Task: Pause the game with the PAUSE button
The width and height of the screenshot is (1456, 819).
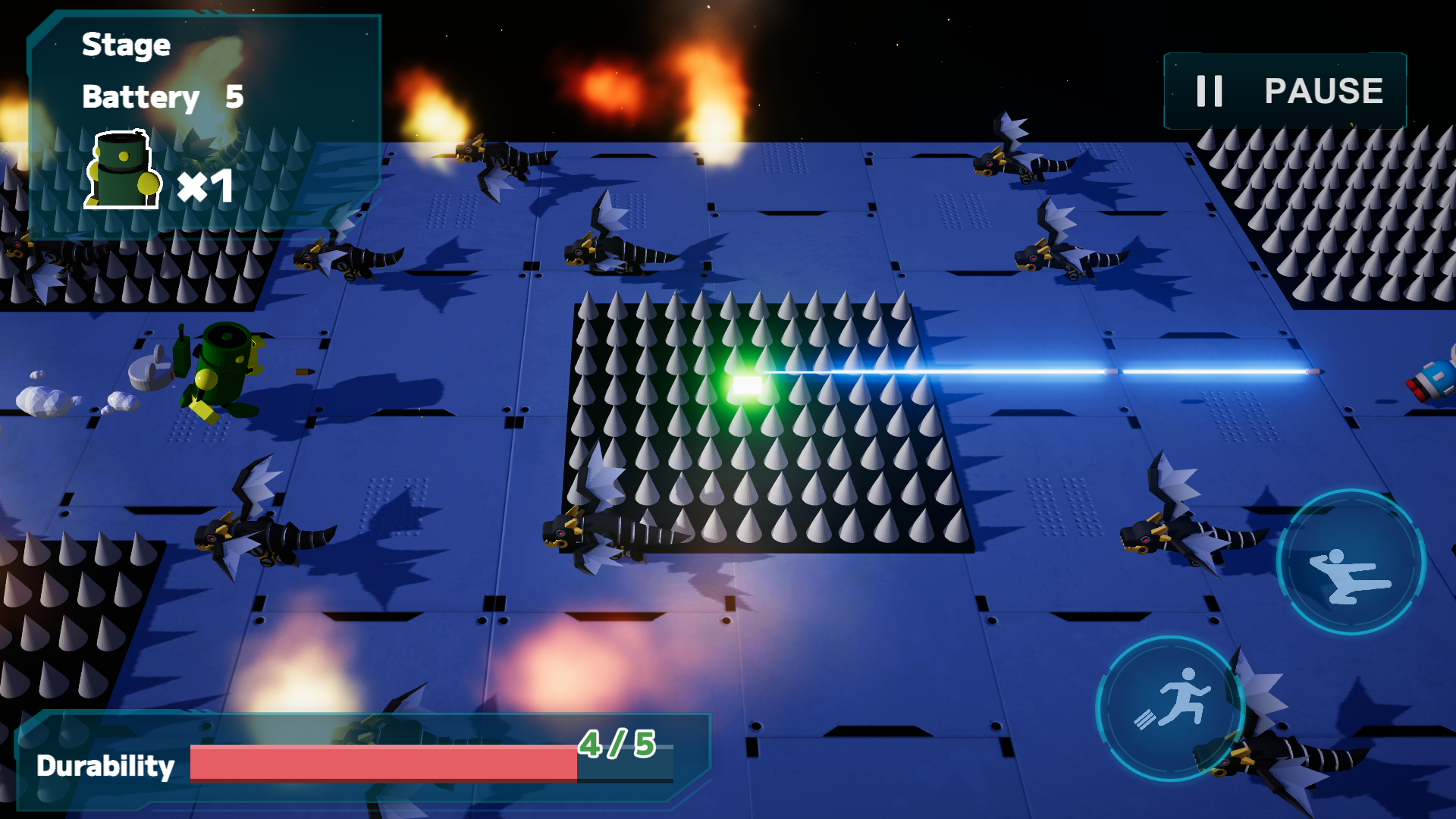Action: pos(1286,91)
